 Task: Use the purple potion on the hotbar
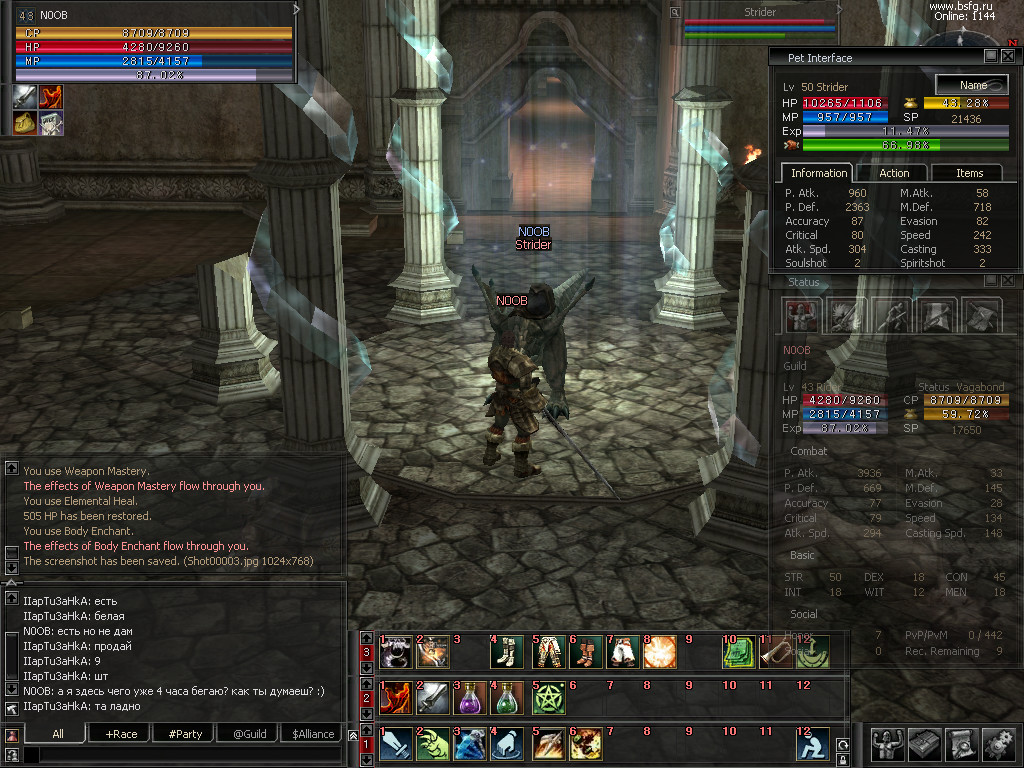click(471, 698)
